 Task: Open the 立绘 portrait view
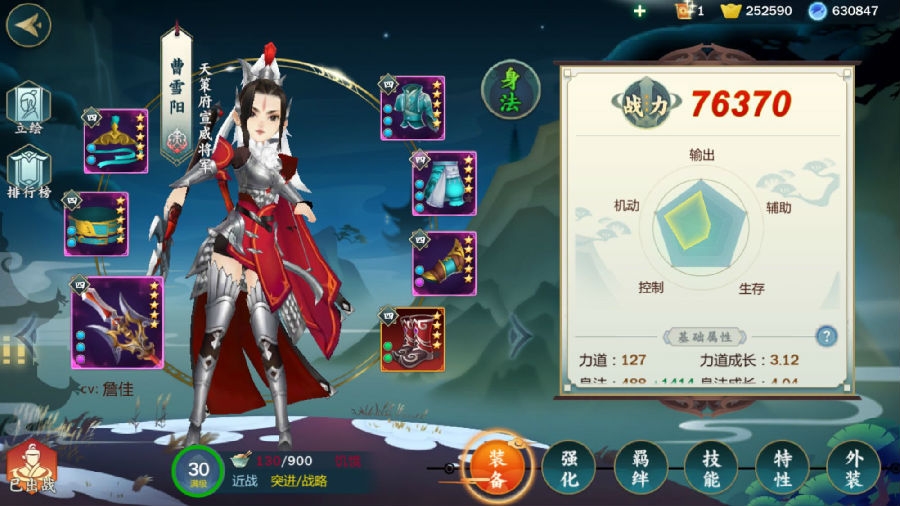coord(27,109)
